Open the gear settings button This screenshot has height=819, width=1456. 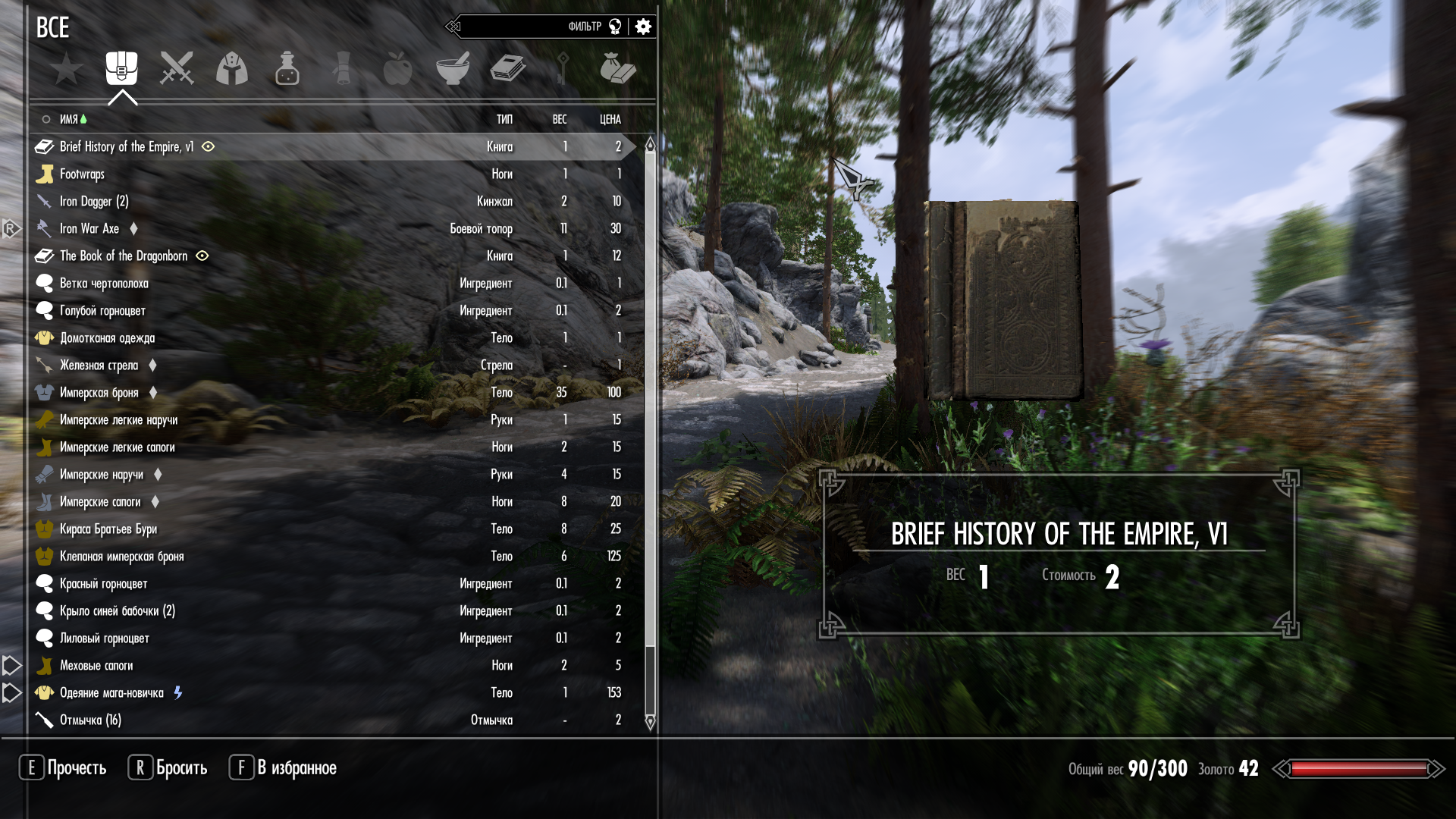[x=643, y=27]
